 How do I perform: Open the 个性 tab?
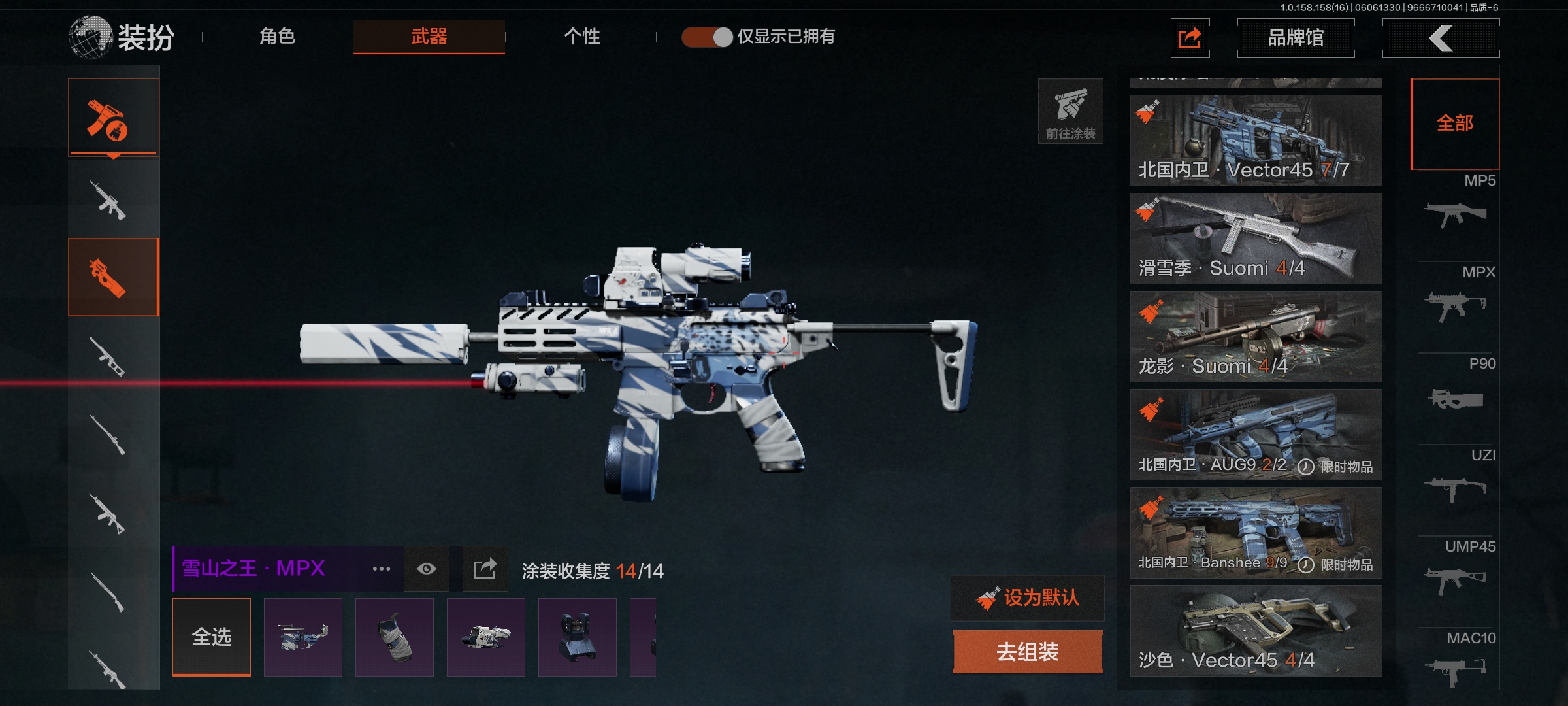581,37
